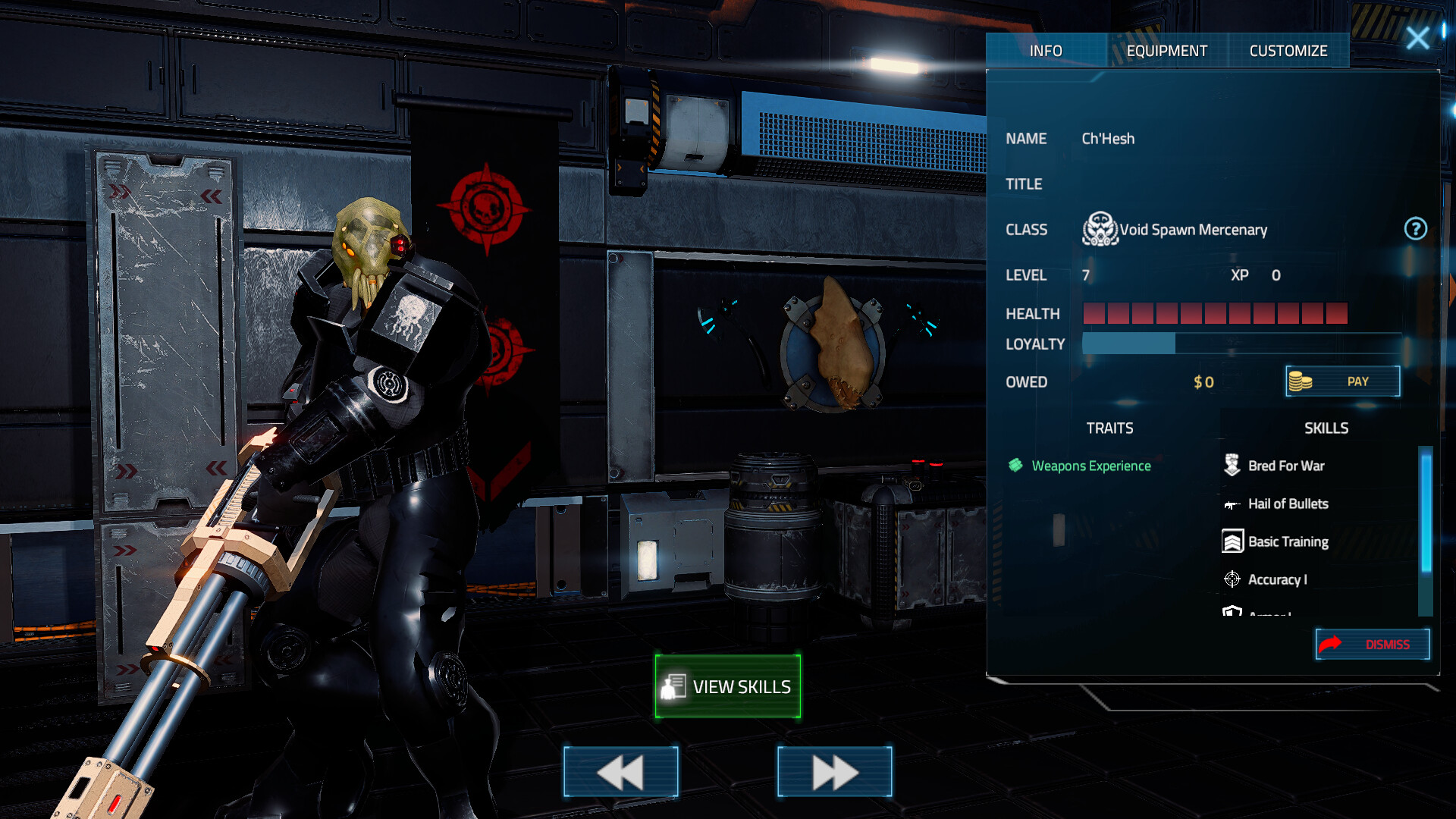The image size is (1456, 819).
Task: Open the class help question mark icon
Action: pyautogui.click(x=1417, y=230)
